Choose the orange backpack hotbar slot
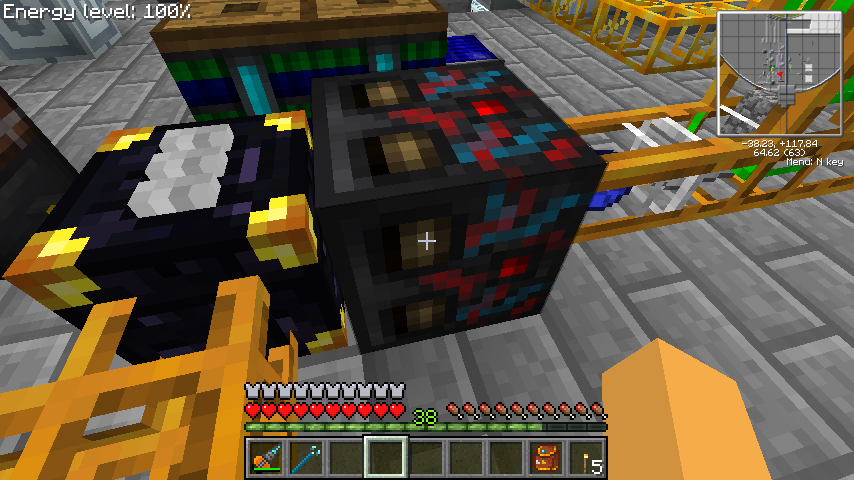Viewport: 854px width, 480px height. click(546, 458)
